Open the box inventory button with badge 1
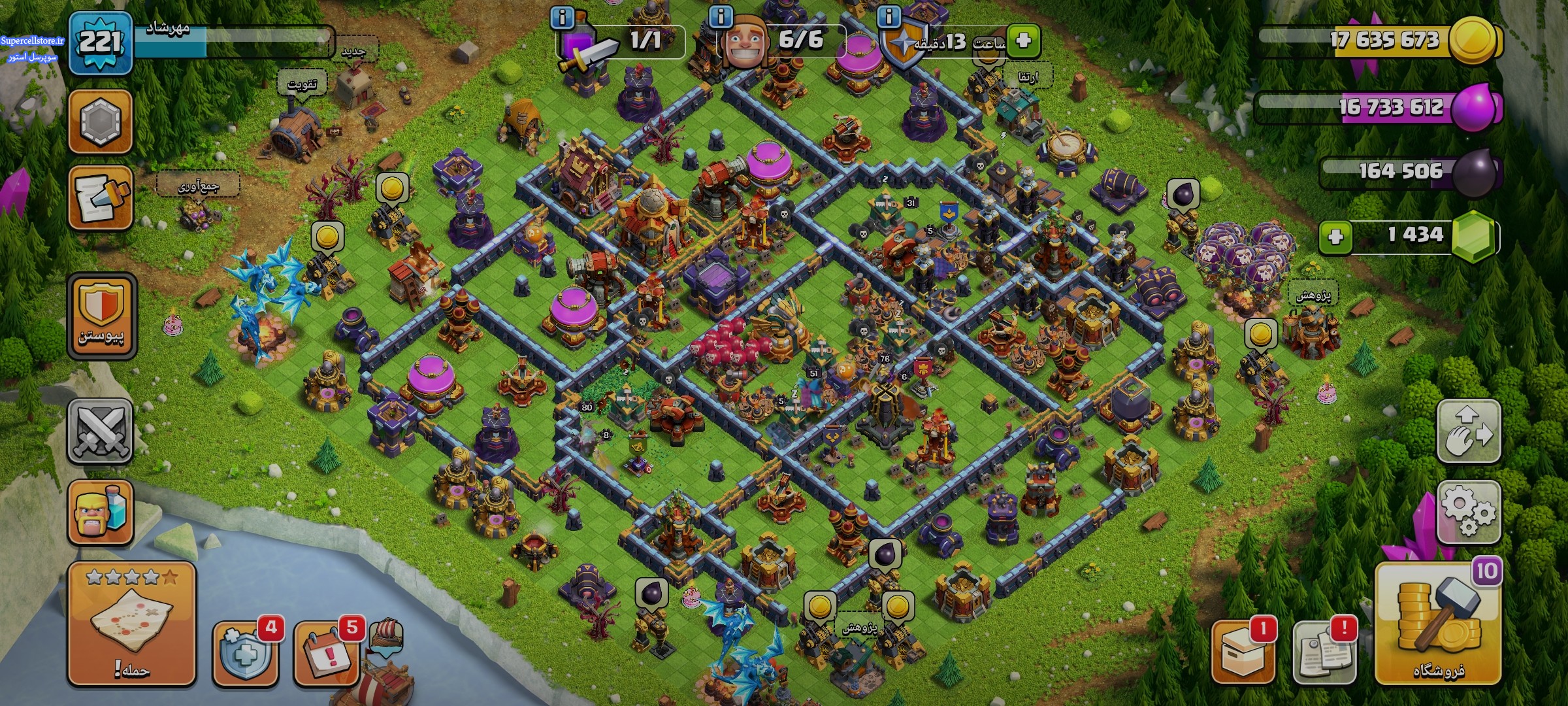 [x=1242, y=652]
